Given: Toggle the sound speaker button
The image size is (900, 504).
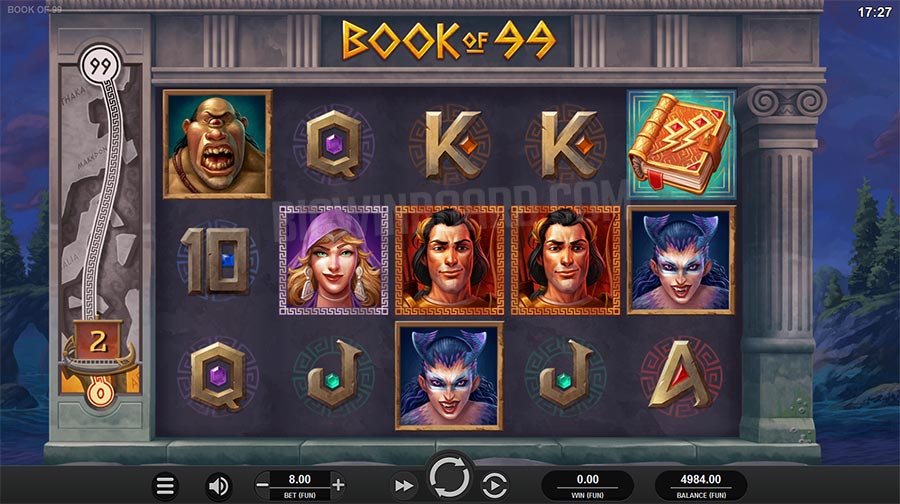Looking at the screenshot, I should [x=218, y=487].
